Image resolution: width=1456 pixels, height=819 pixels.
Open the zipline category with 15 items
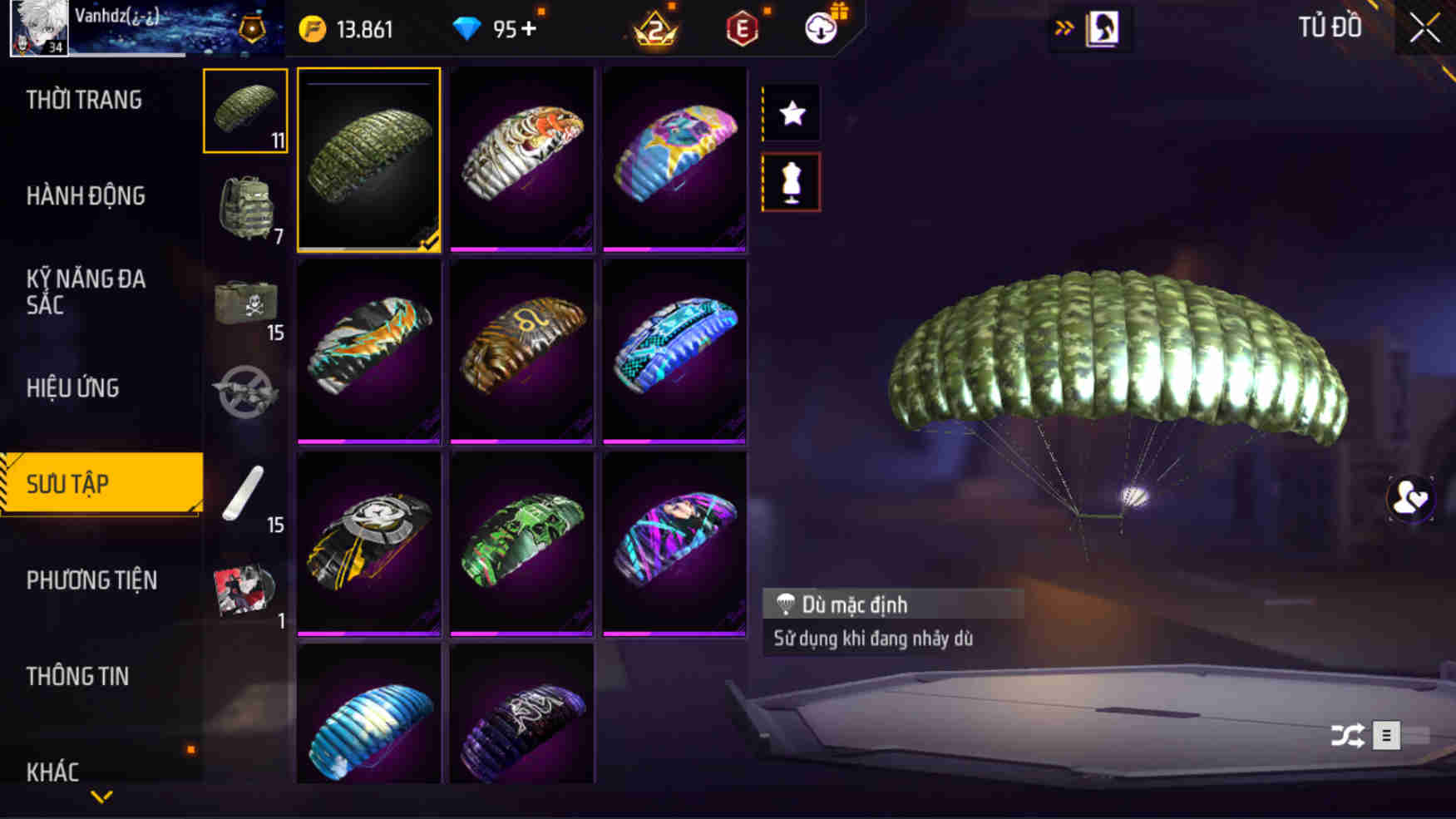pos(244,491)
